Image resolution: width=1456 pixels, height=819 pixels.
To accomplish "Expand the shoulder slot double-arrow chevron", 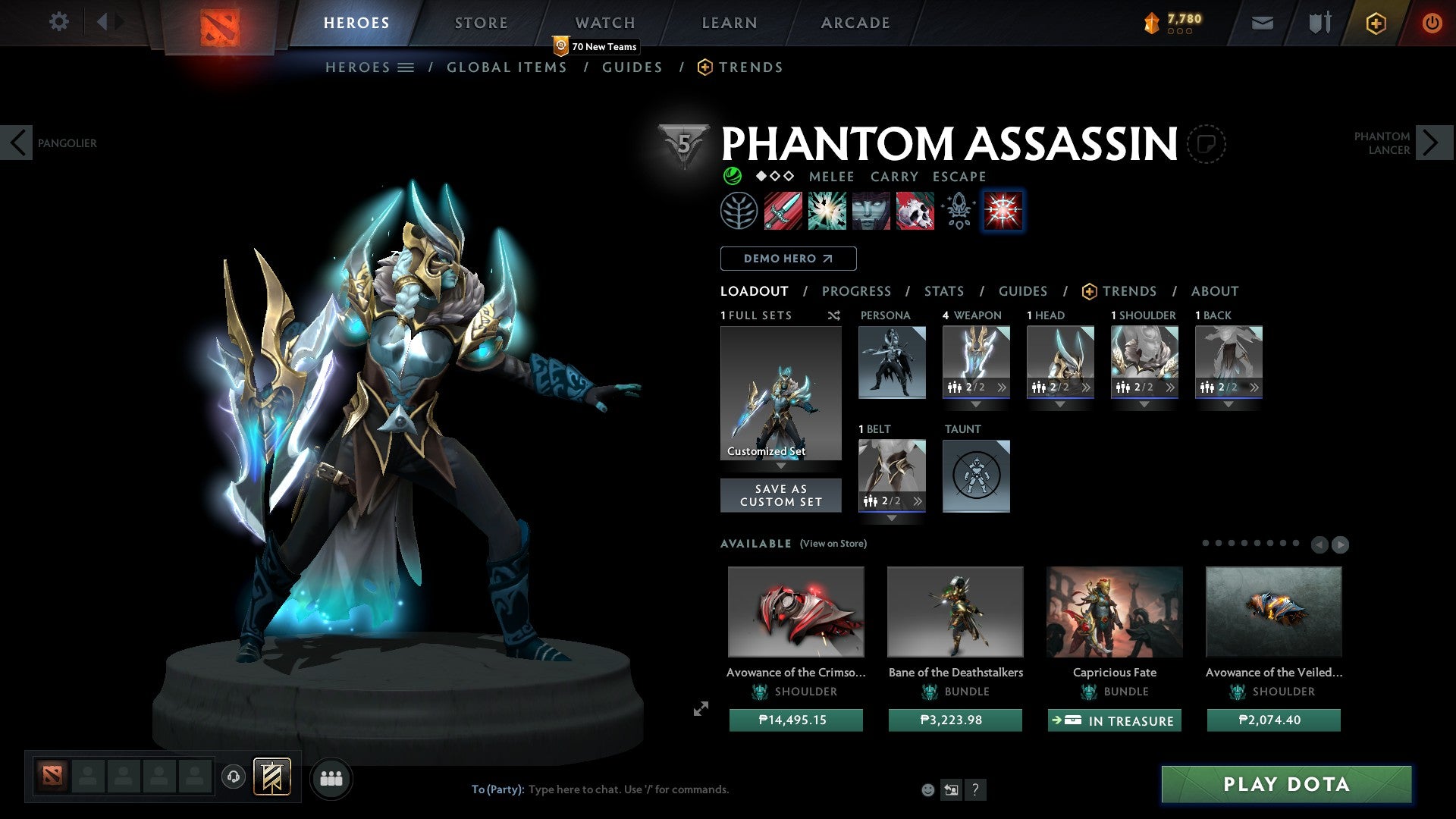I will (1172, 387).
